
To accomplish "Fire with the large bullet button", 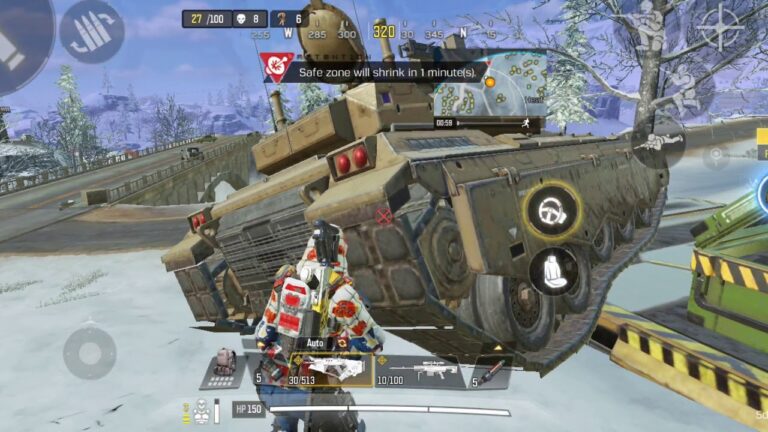I will coord(20,40).
